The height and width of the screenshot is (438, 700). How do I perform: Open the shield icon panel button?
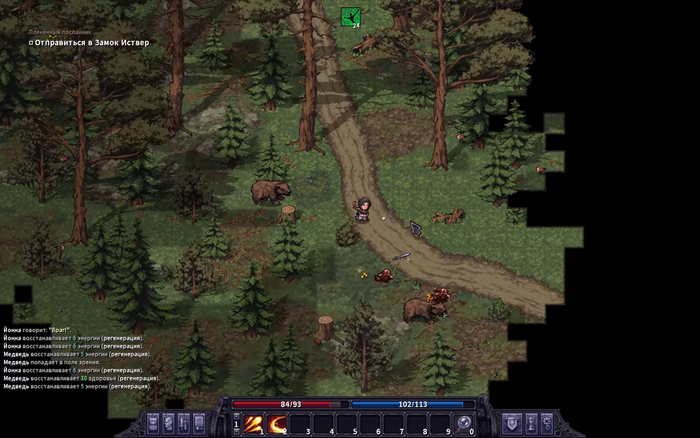(512, 423)
